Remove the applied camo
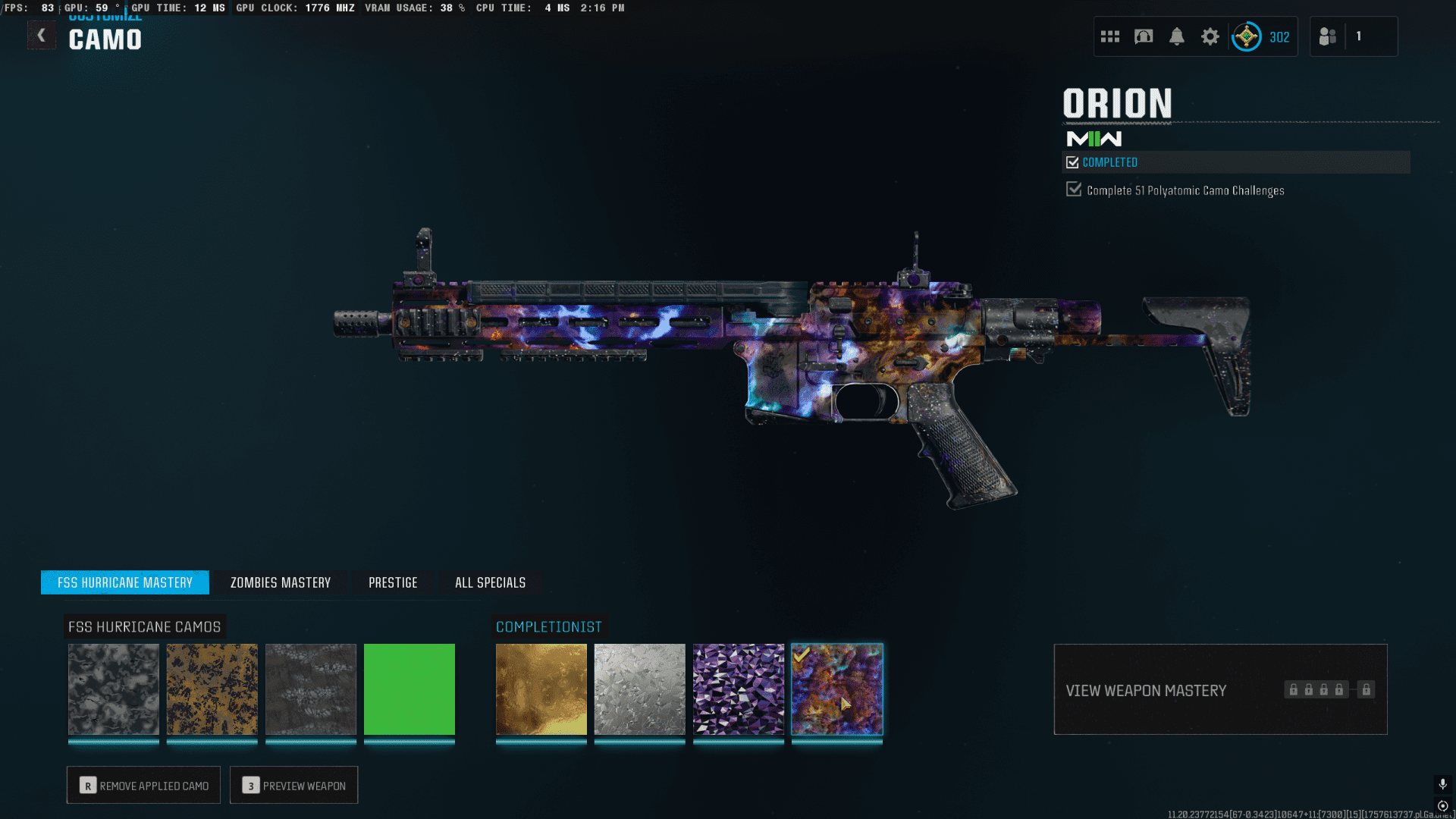 144,786
